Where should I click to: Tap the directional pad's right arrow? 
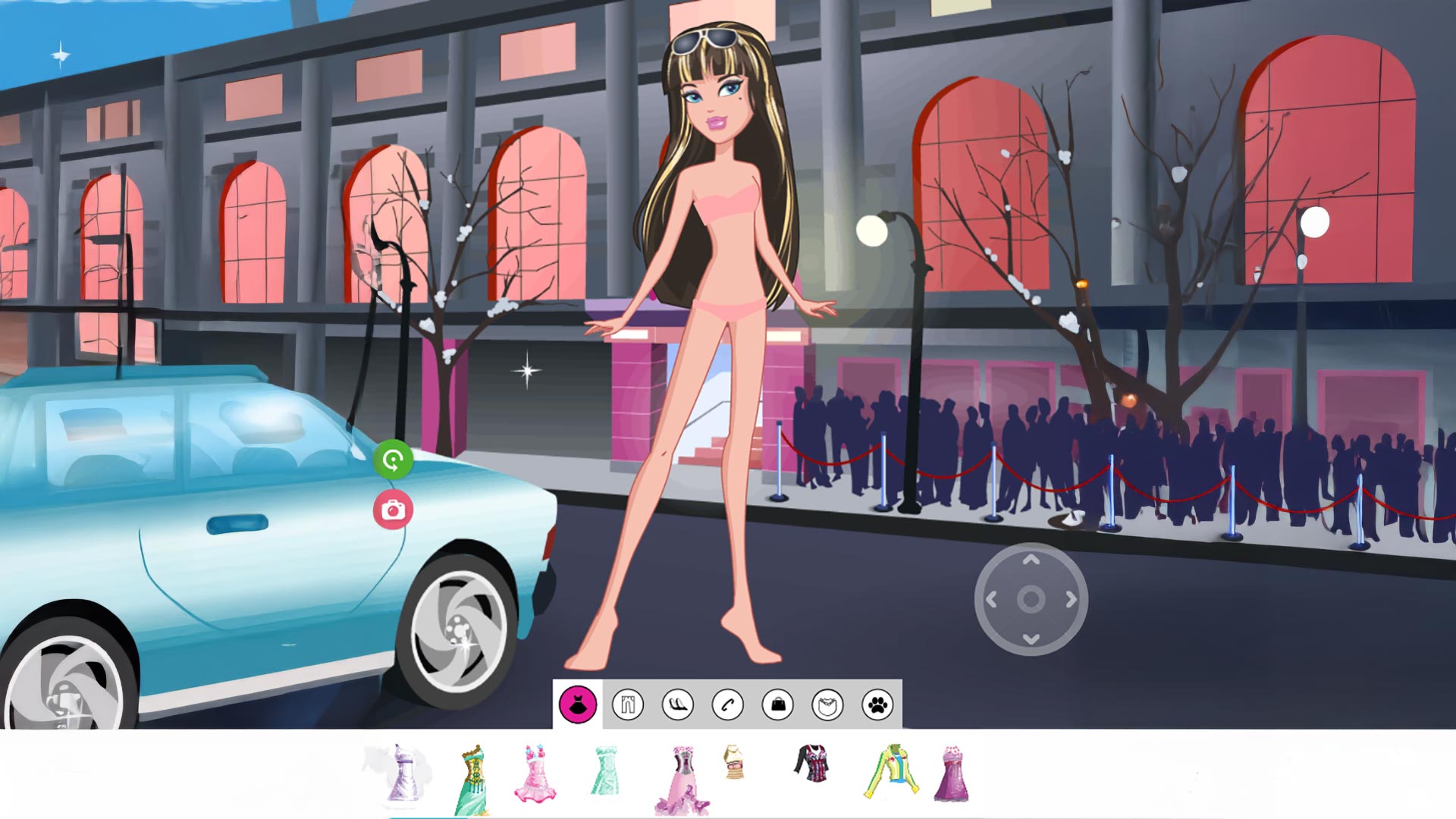1071,600
